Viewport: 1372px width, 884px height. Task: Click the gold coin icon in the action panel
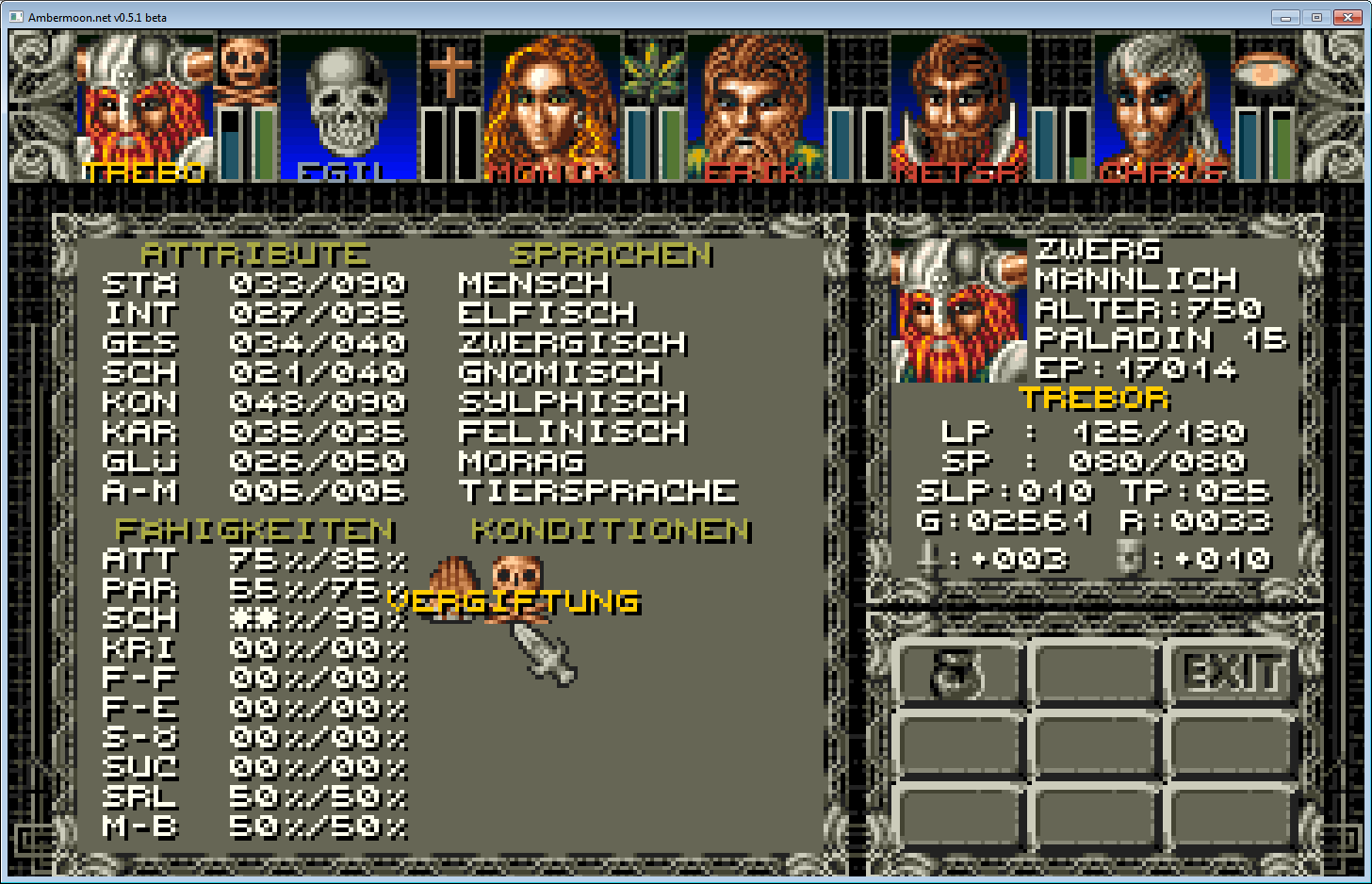(x=957, y=671)
